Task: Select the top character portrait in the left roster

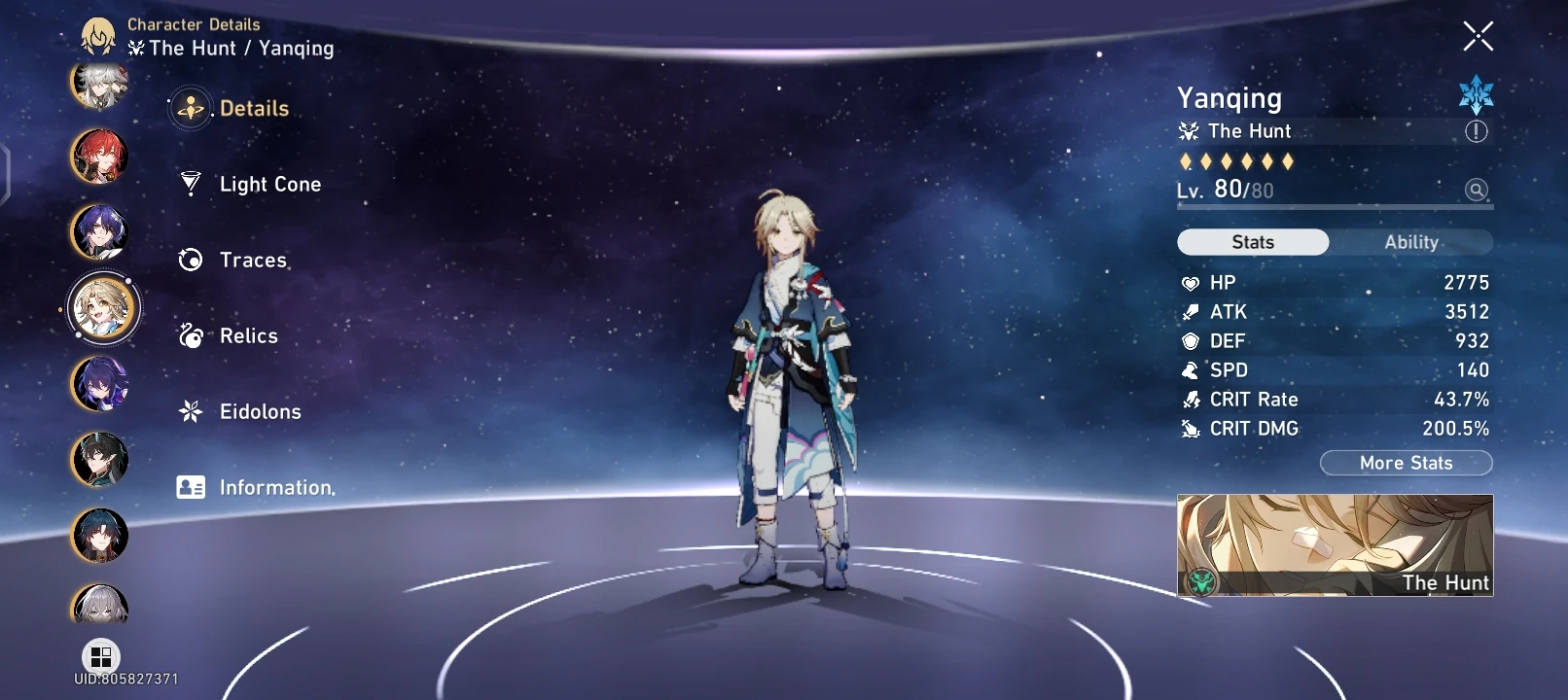Action: (98, 86)
